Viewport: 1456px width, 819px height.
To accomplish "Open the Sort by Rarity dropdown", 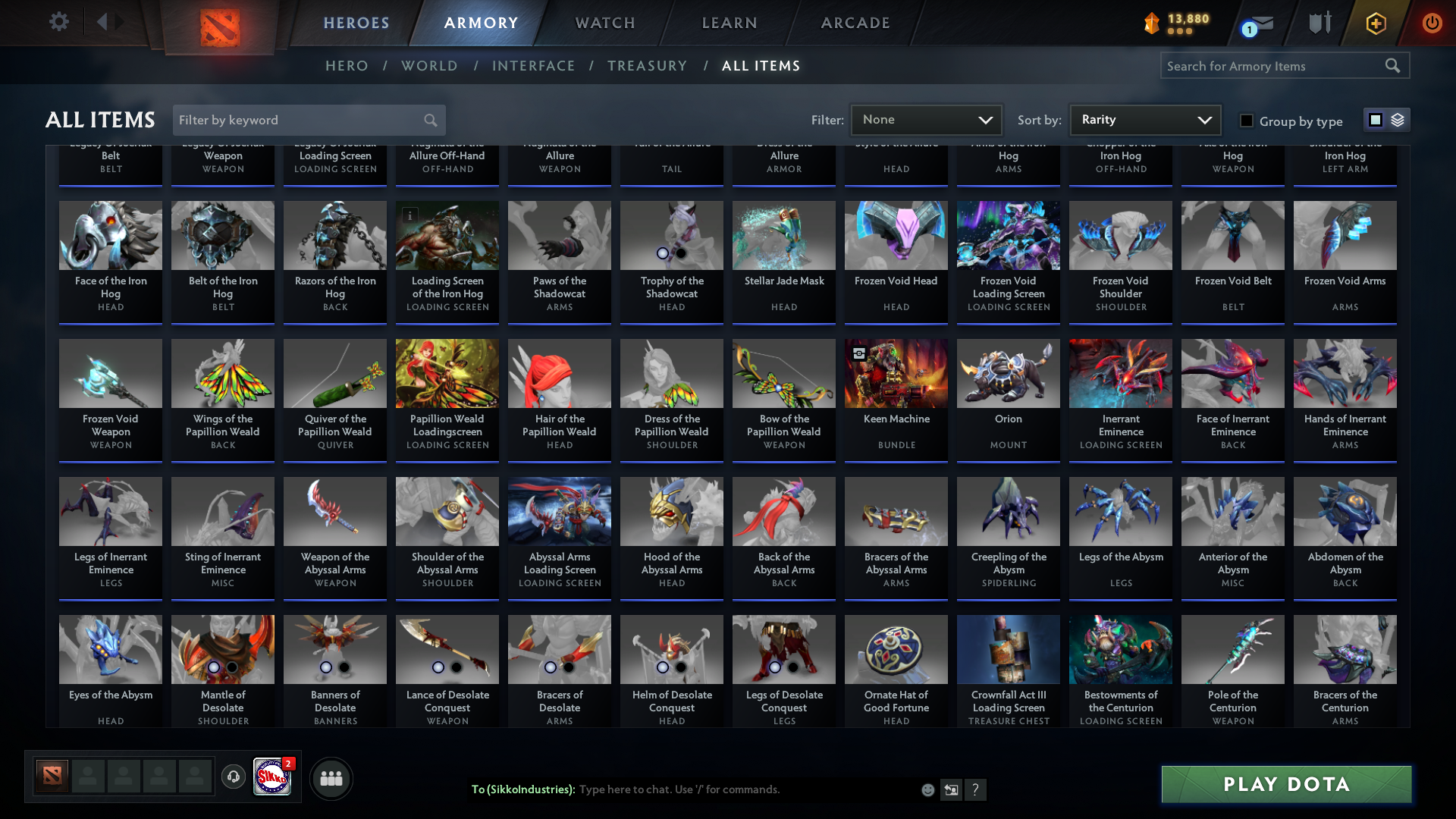I will click(x=1144, y=119).
